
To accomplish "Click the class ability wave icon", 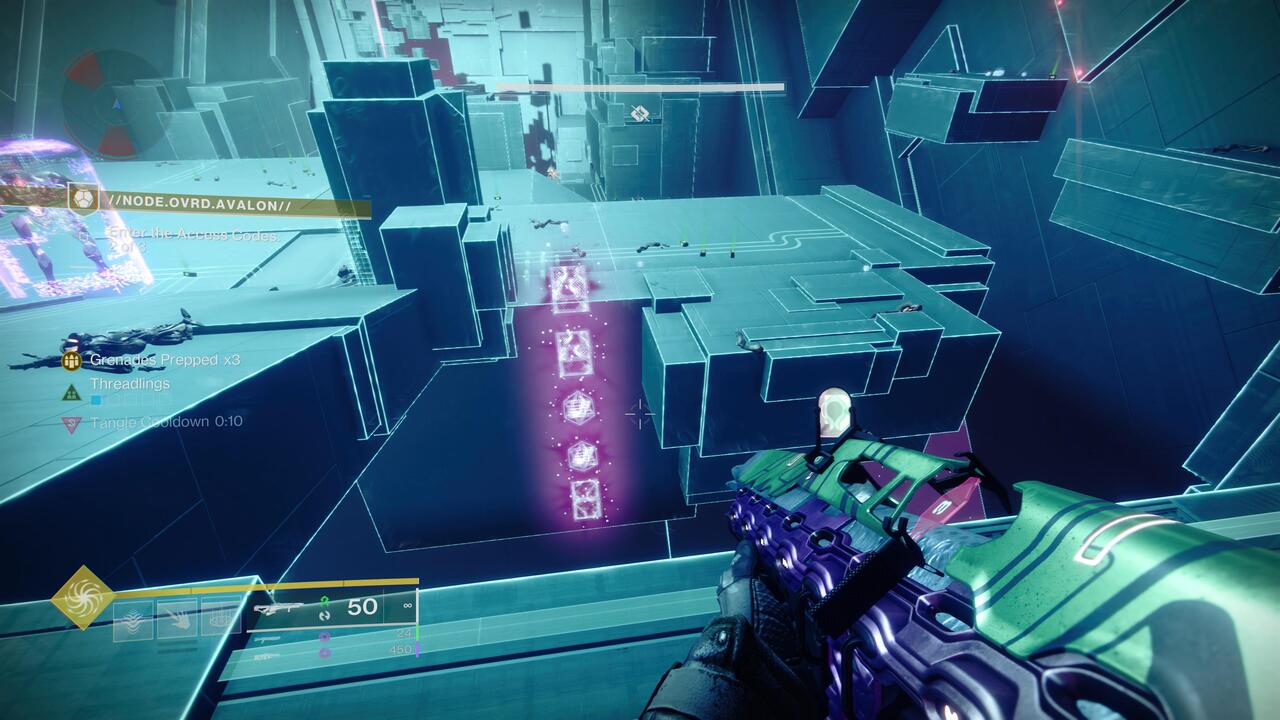I will 135,617.
